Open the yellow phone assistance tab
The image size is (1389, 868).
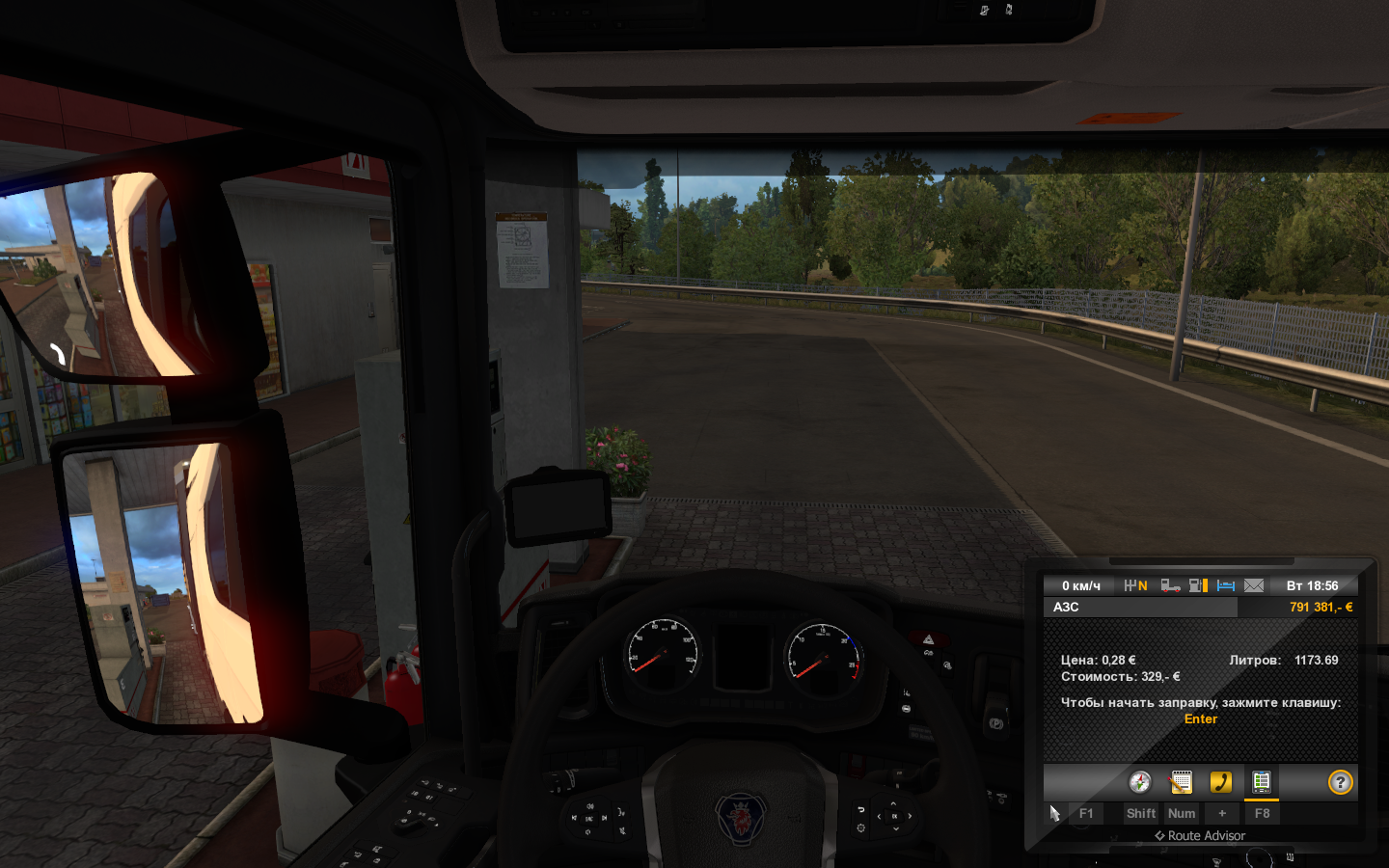tap(1221, 782)
